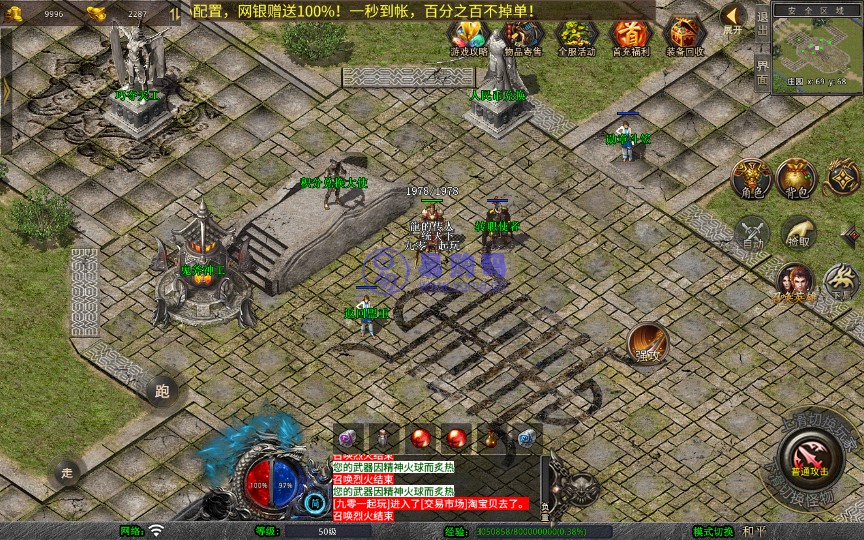The height and width of the screenshot is (540, 864).
Task: Open the 首充福利 first-recharge bonus
Action: 629,37
